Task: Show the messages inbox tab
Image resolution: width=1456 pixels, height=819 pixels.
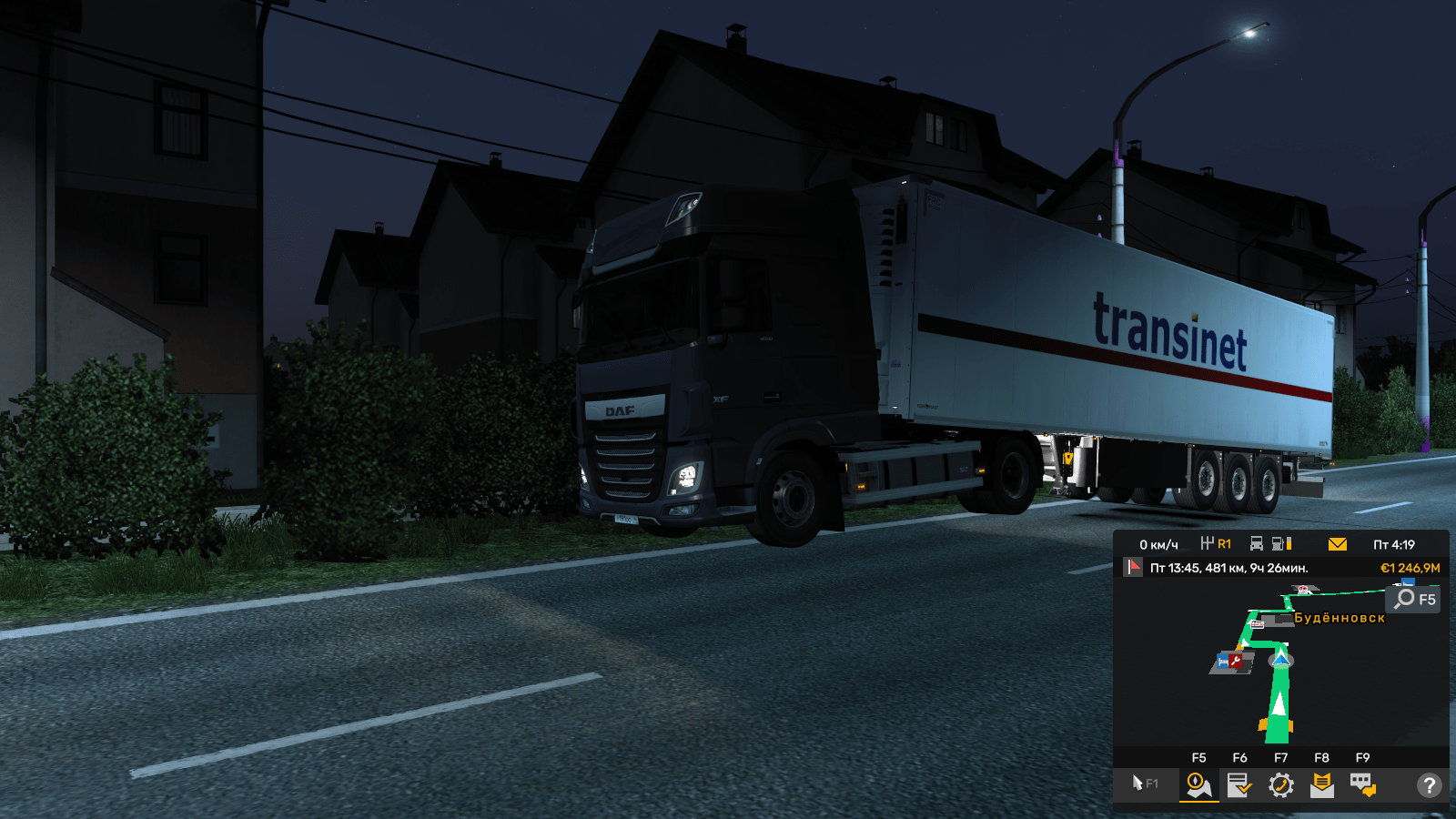Action: (1321, 784)
